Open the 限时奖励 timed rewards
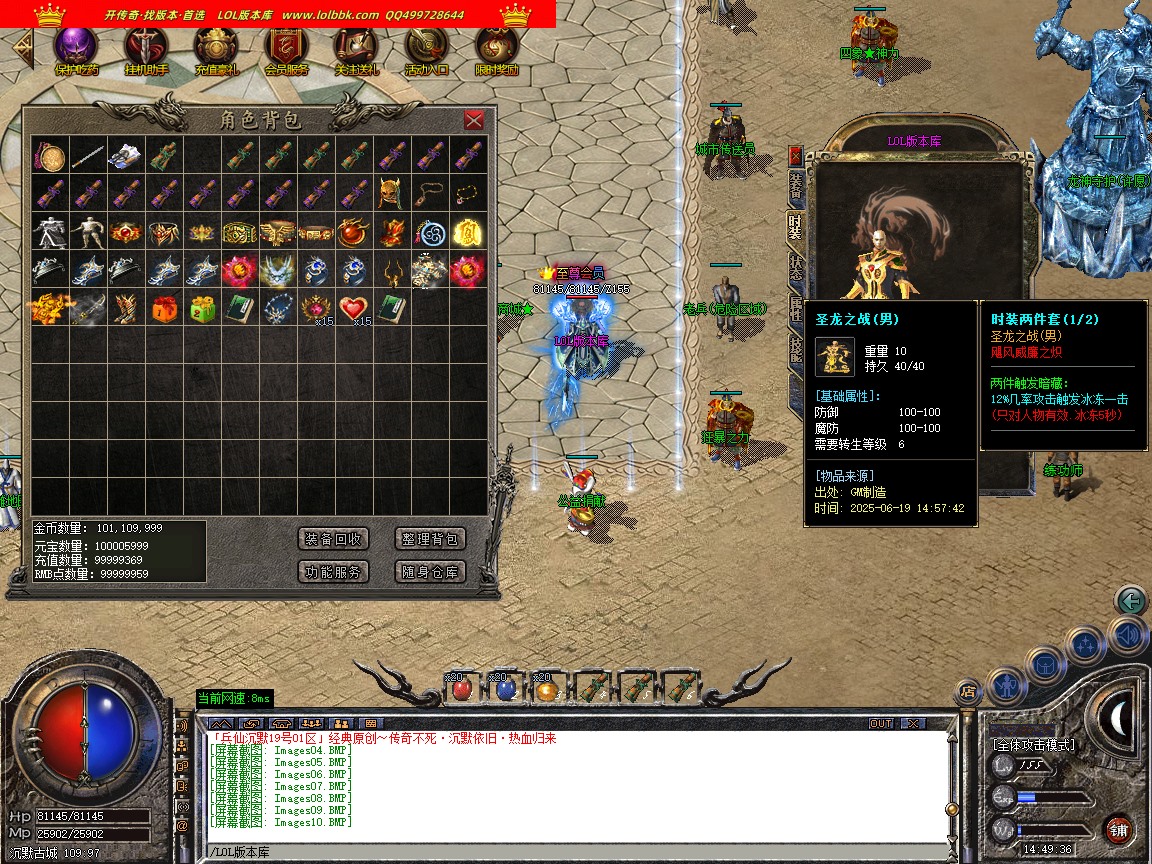The image size is (1152, 864). click(496, 48)
